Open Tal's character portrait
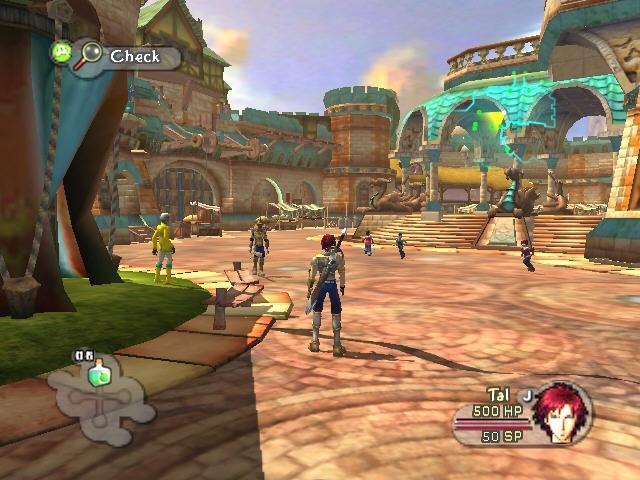Screen dimensions: 640x480 pyautogui.click(x=561, y=411)
